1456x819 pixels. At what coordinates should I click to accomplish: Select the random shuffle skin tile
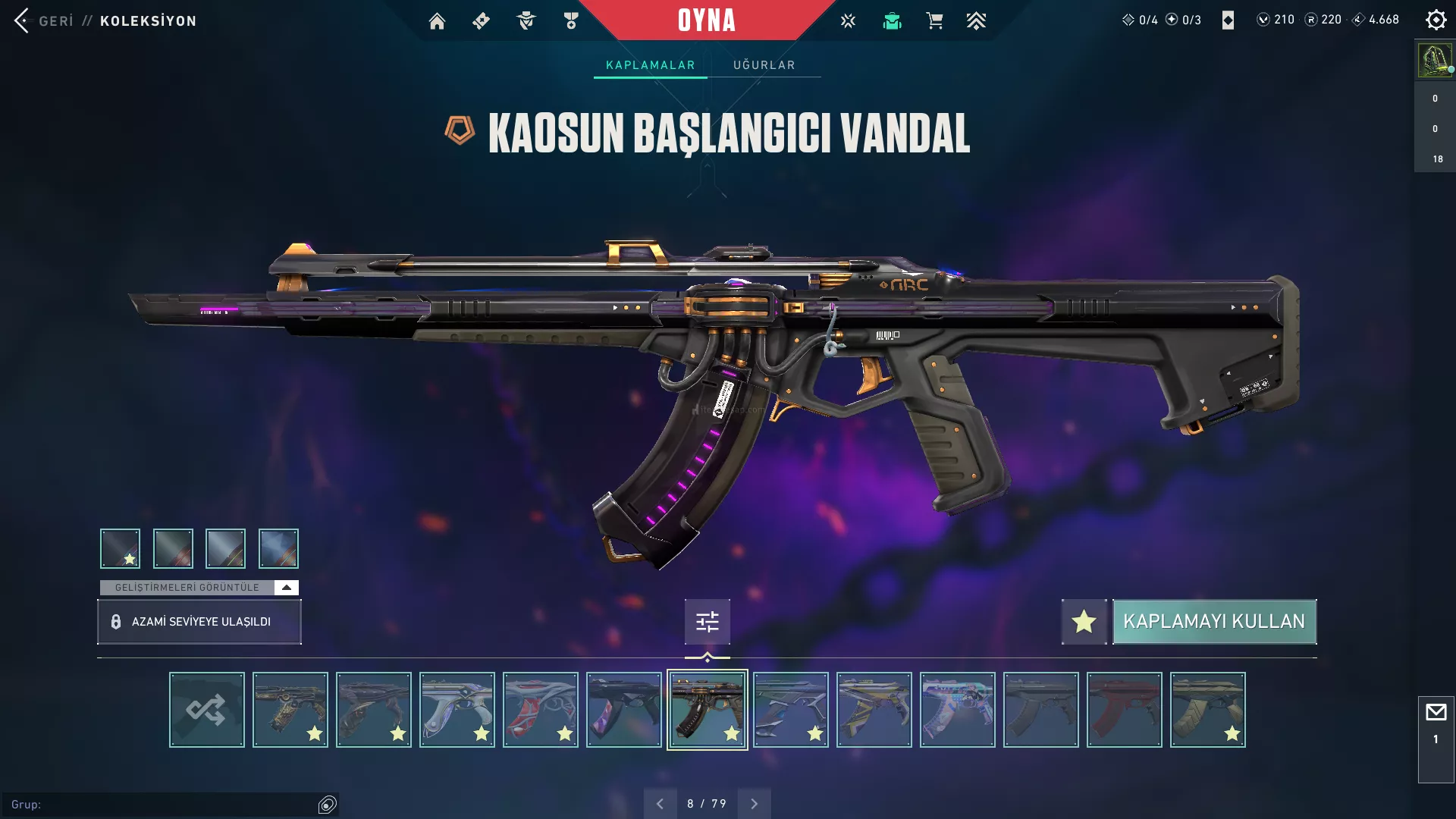click(x=206, y=710)
